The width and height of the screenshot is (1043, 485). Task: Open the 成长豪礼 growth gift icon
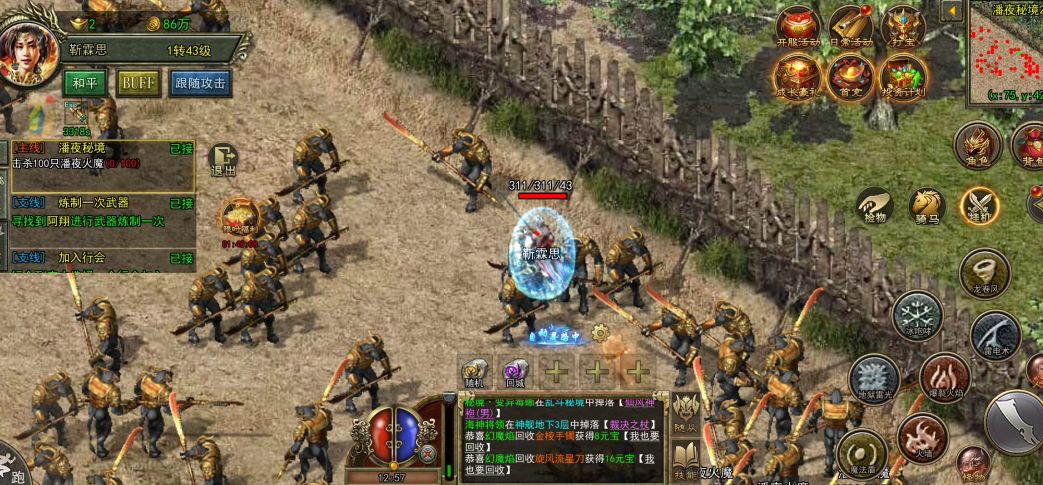797,77
